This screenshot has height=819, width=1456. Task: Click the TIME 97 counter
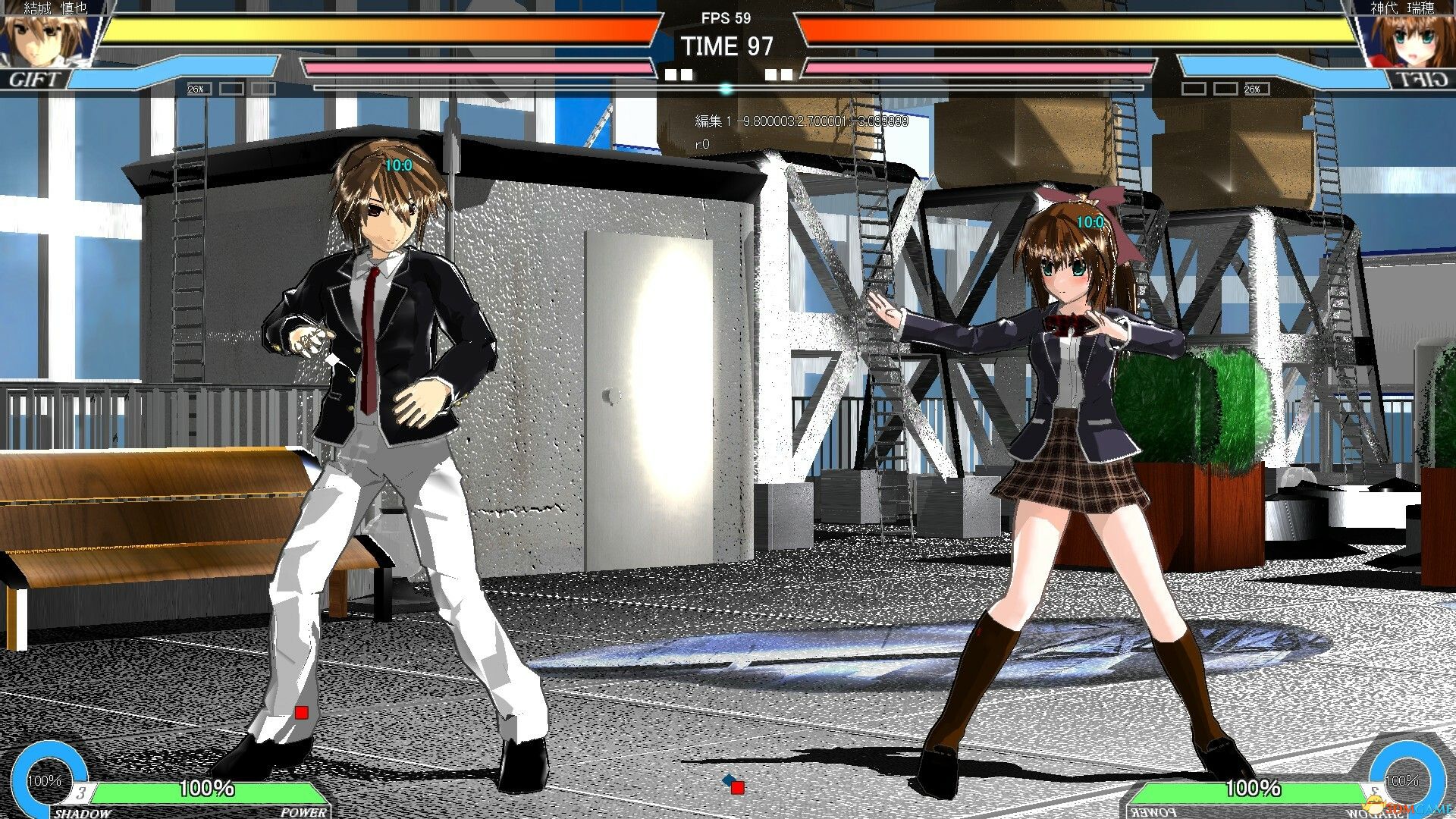(730, 47)
